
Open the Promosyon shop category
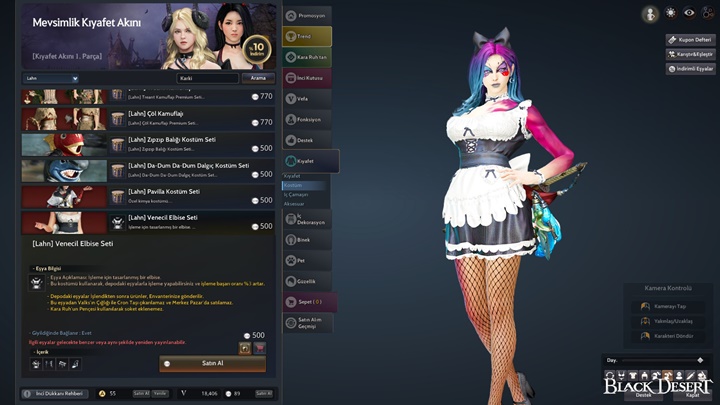[x=310, y=15]
